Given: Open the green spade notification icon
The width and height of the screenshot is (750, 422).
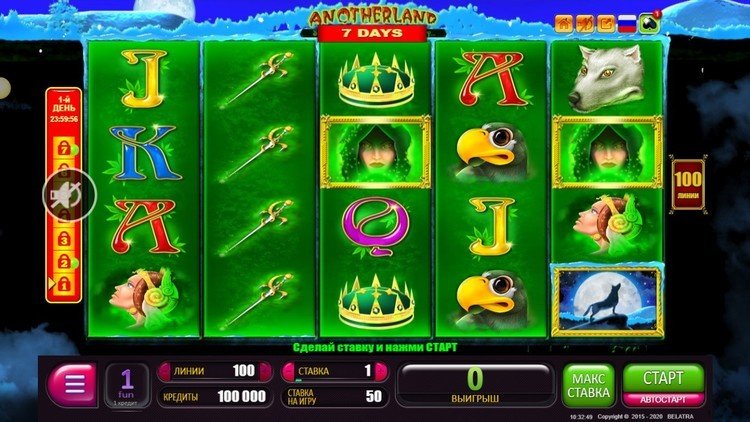Looking at the screenshot, I should click(651, 23).
